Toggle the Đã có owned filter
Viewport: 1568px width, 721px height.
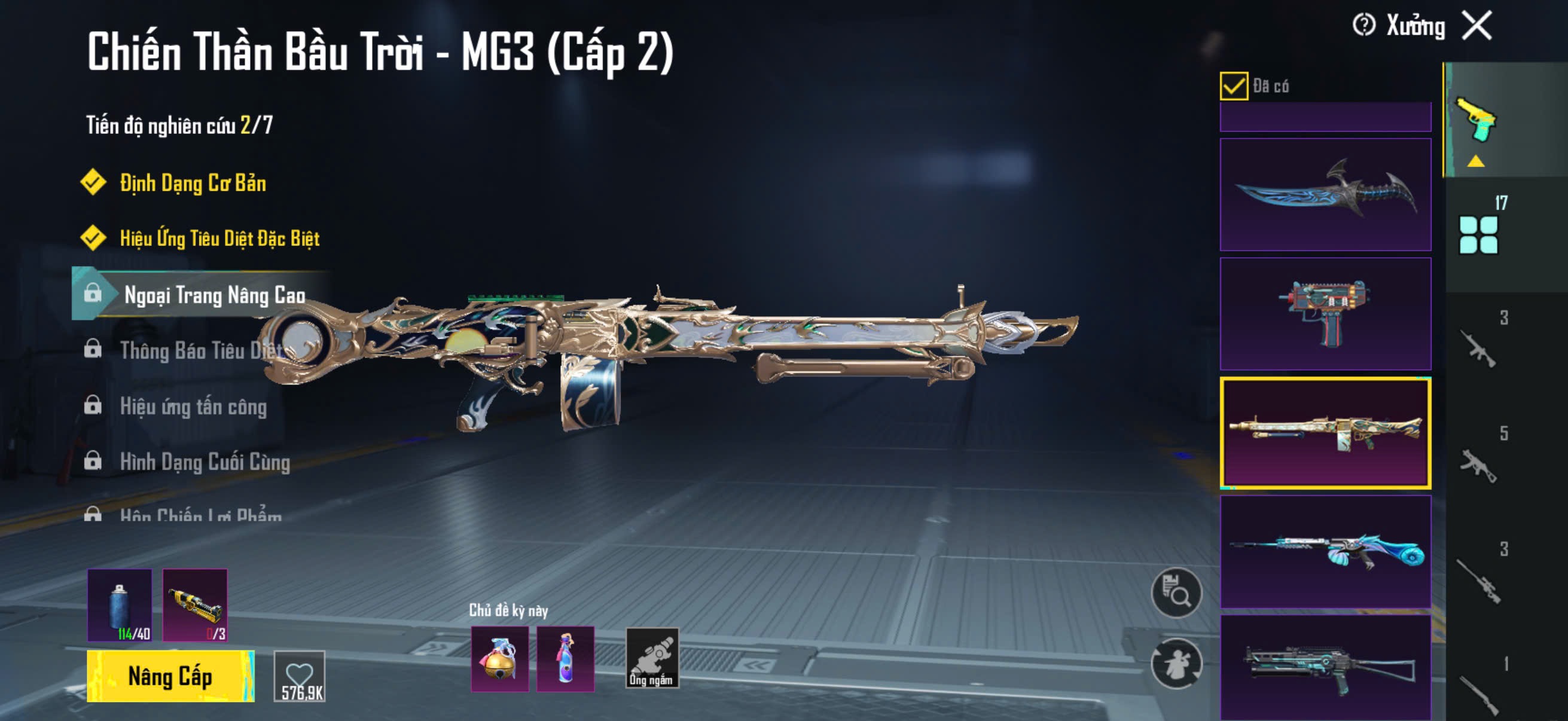click(1233, 85)
